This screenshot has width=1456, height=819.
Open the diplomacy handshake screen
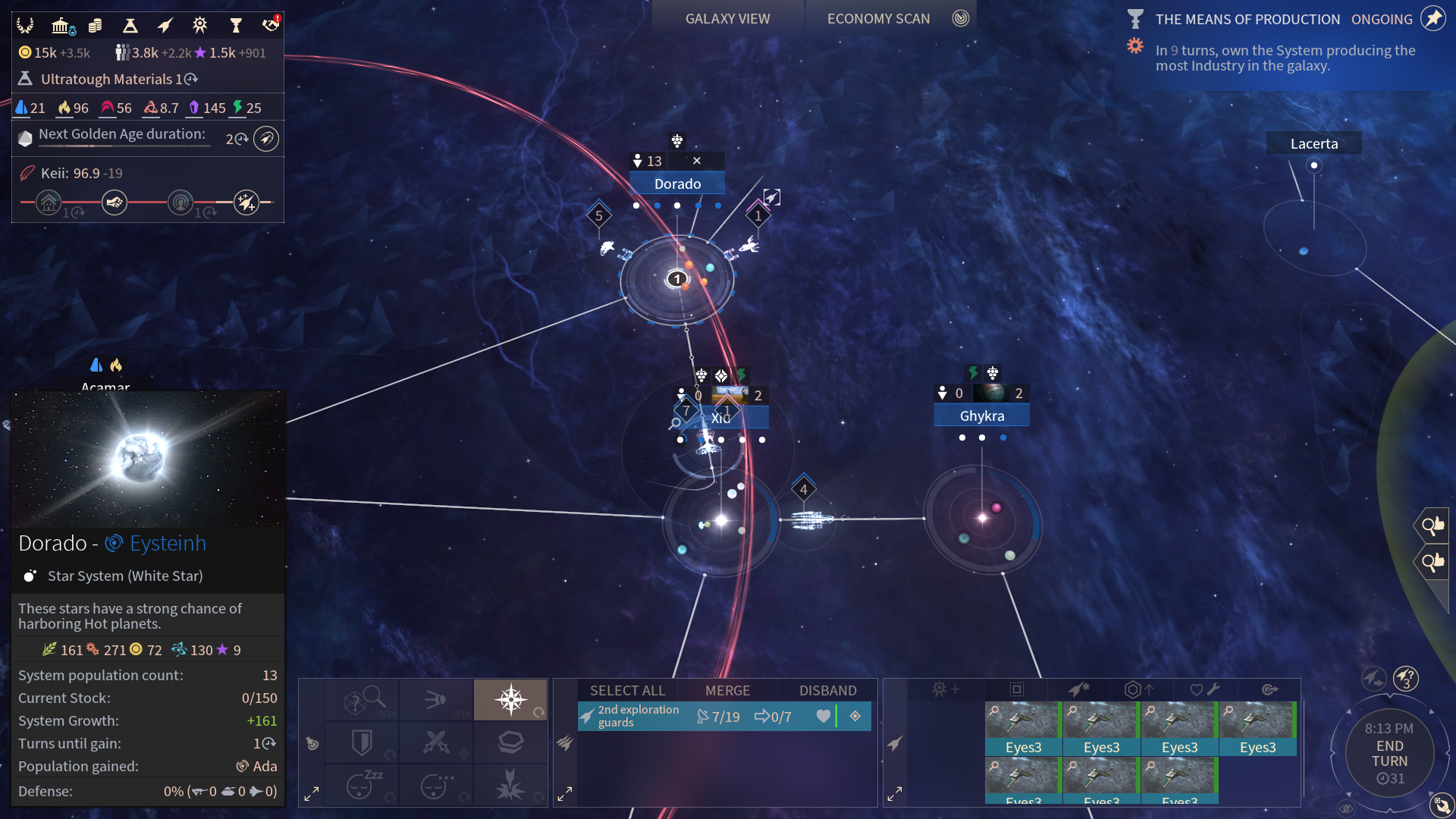click(270, 27)
